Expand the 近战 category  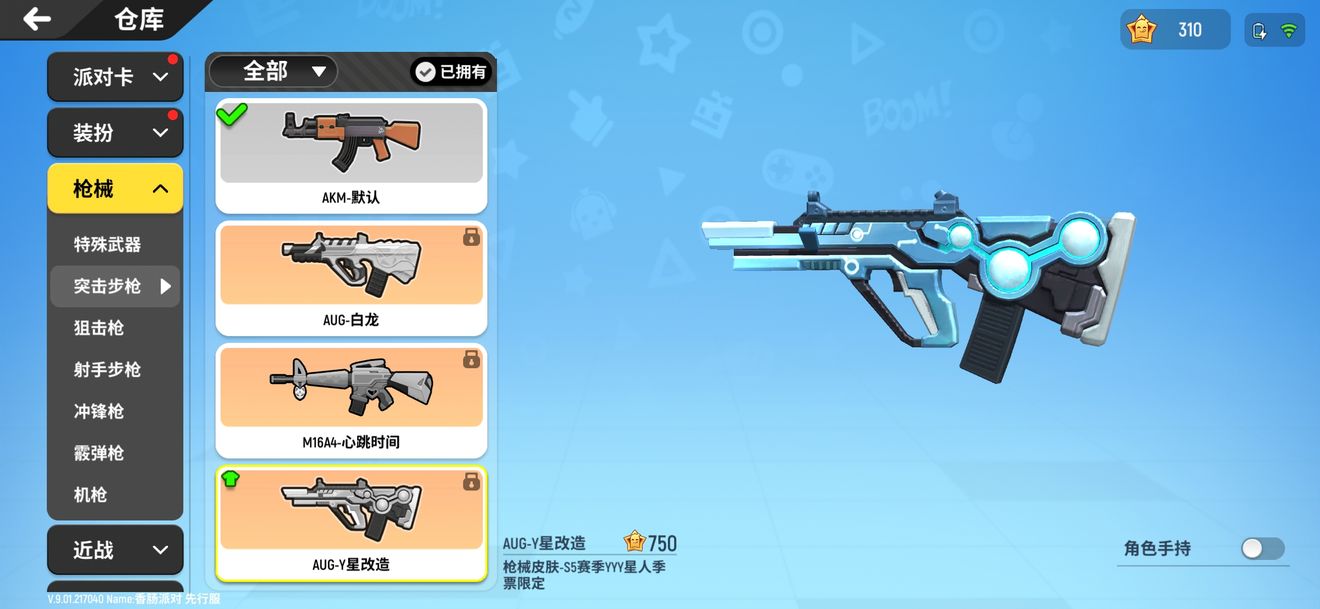point(115,550)
